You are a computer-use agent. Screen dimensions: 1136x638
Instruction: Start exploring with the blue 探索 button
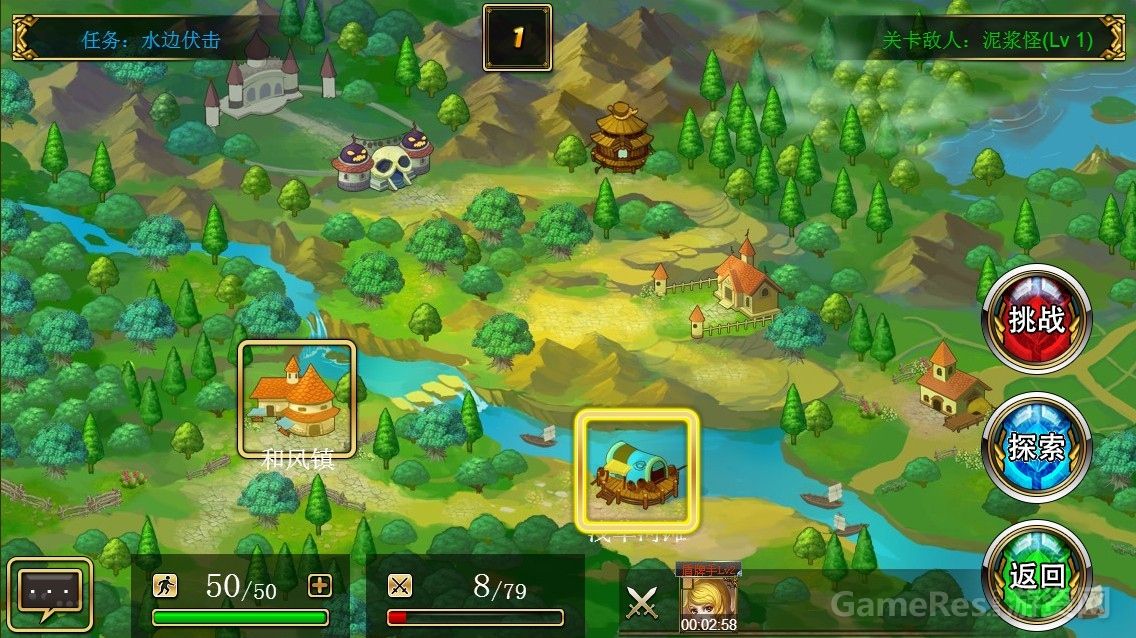(x=1036, y=447)
